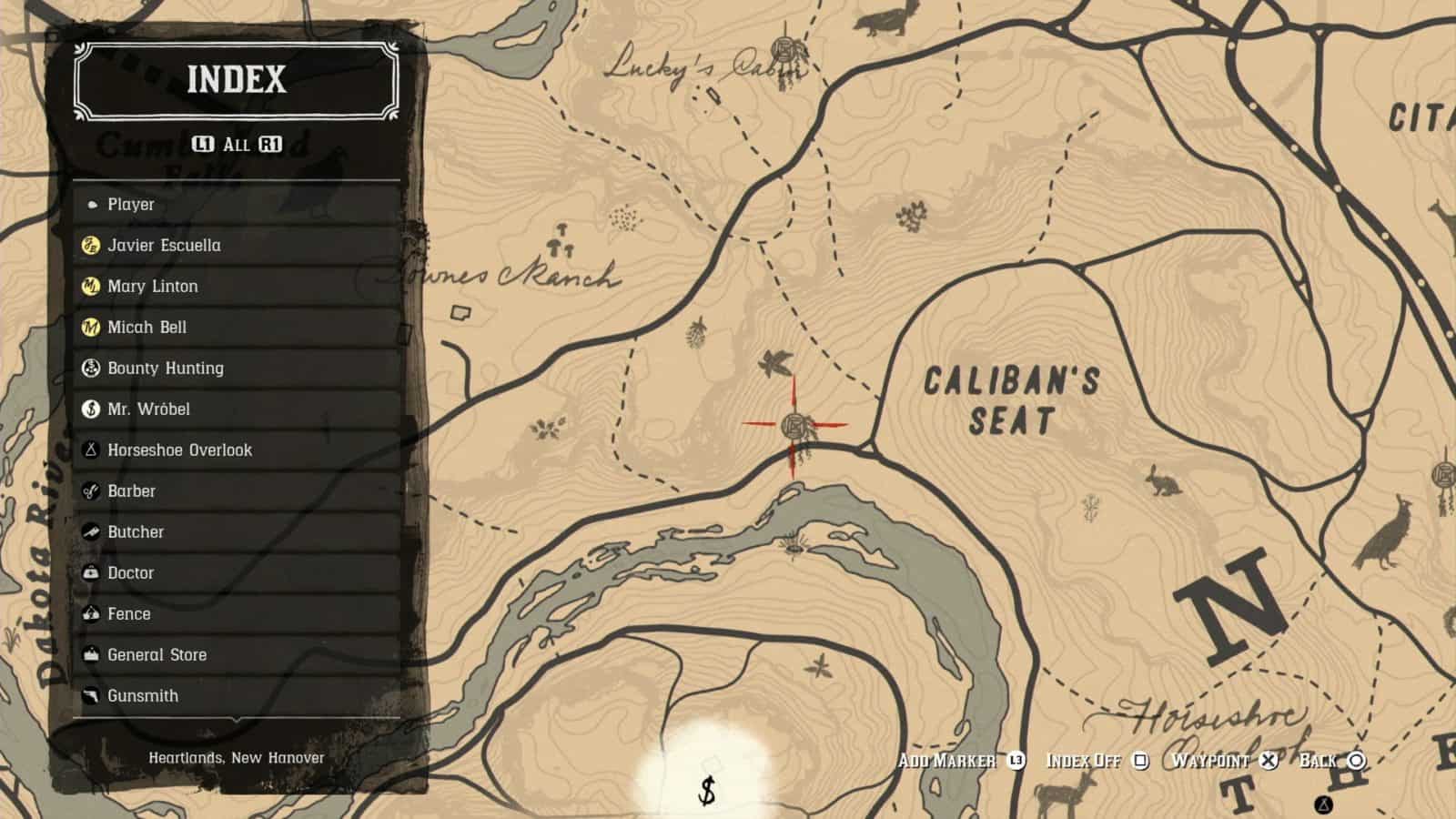
Task: Click the Horseshoe Overlook camp icon
Action: coord(90,450)
